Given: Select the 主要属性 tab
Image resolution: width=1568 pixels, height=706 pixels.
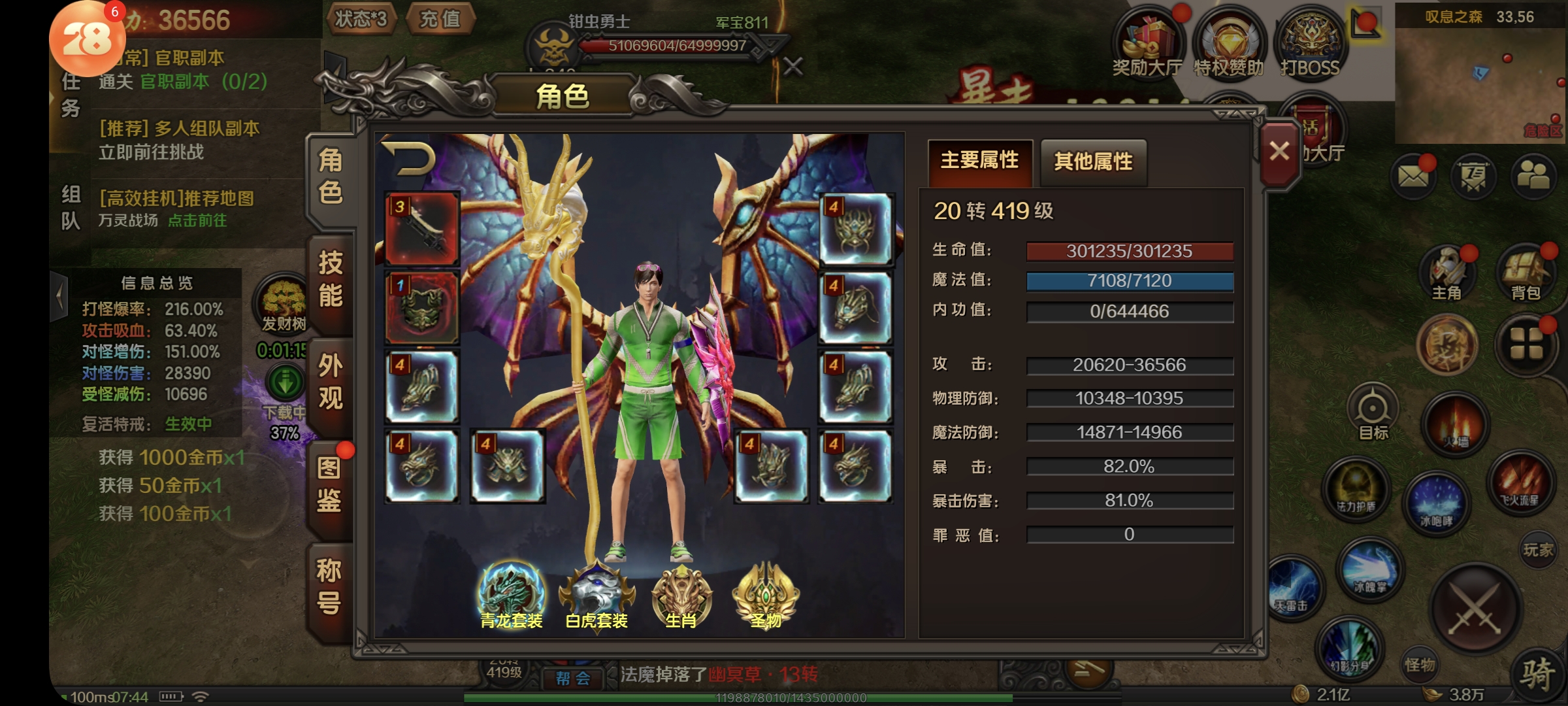Looking at the screenshot, I should tap(979, 160).
